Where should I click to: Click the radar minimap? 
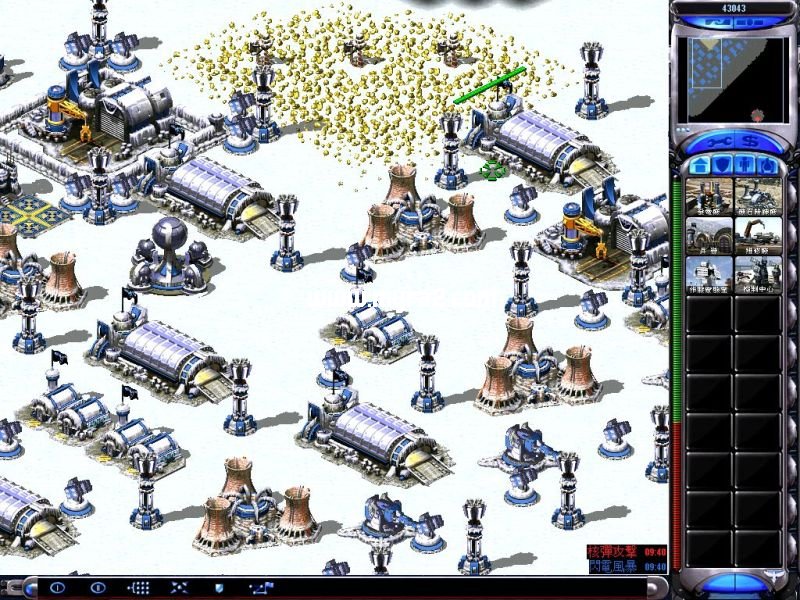(x=733, y=77)
